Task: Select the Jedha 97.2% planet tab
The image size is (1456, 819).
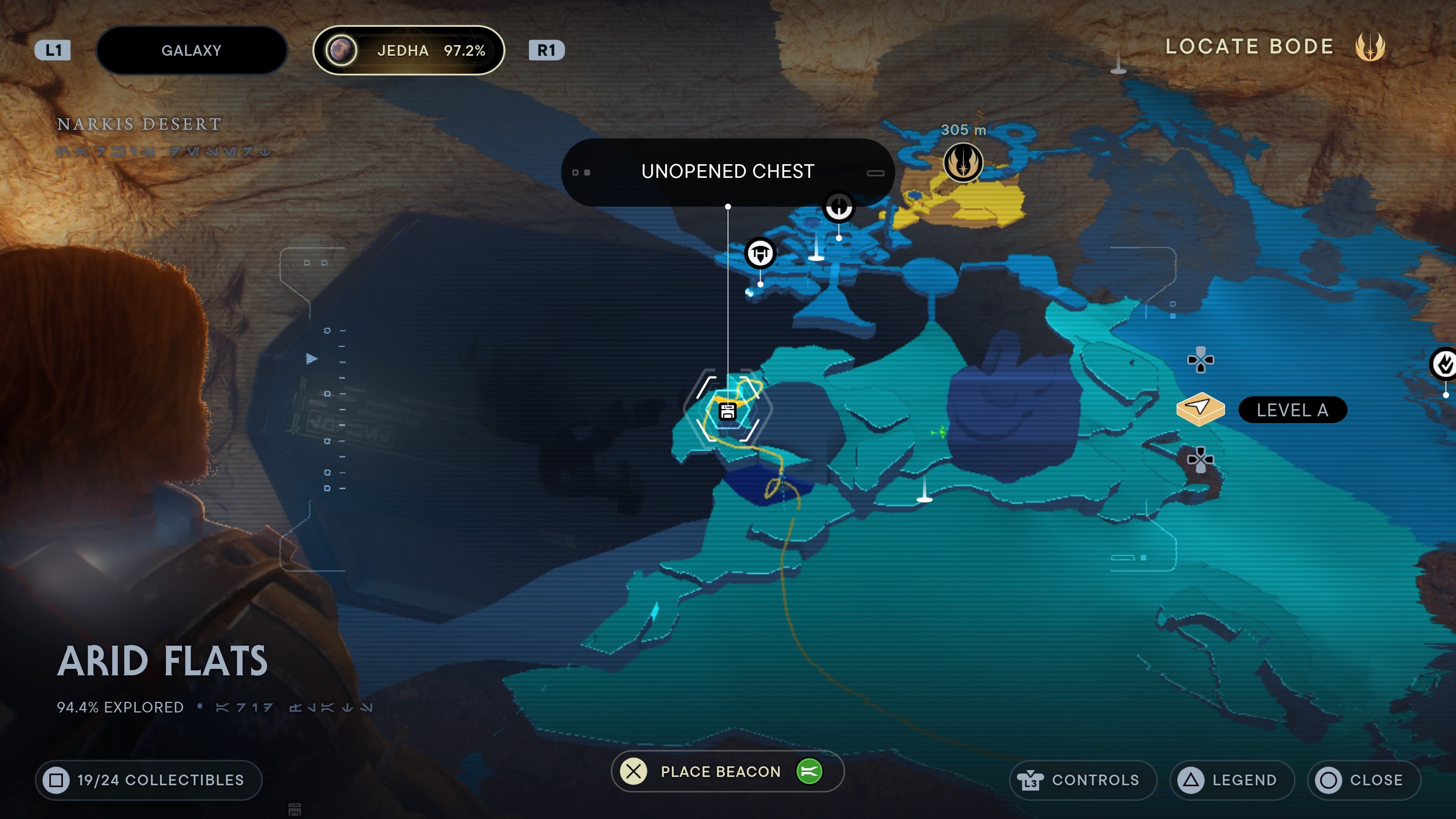Action: pyautogui.click(x=408, y=50)
